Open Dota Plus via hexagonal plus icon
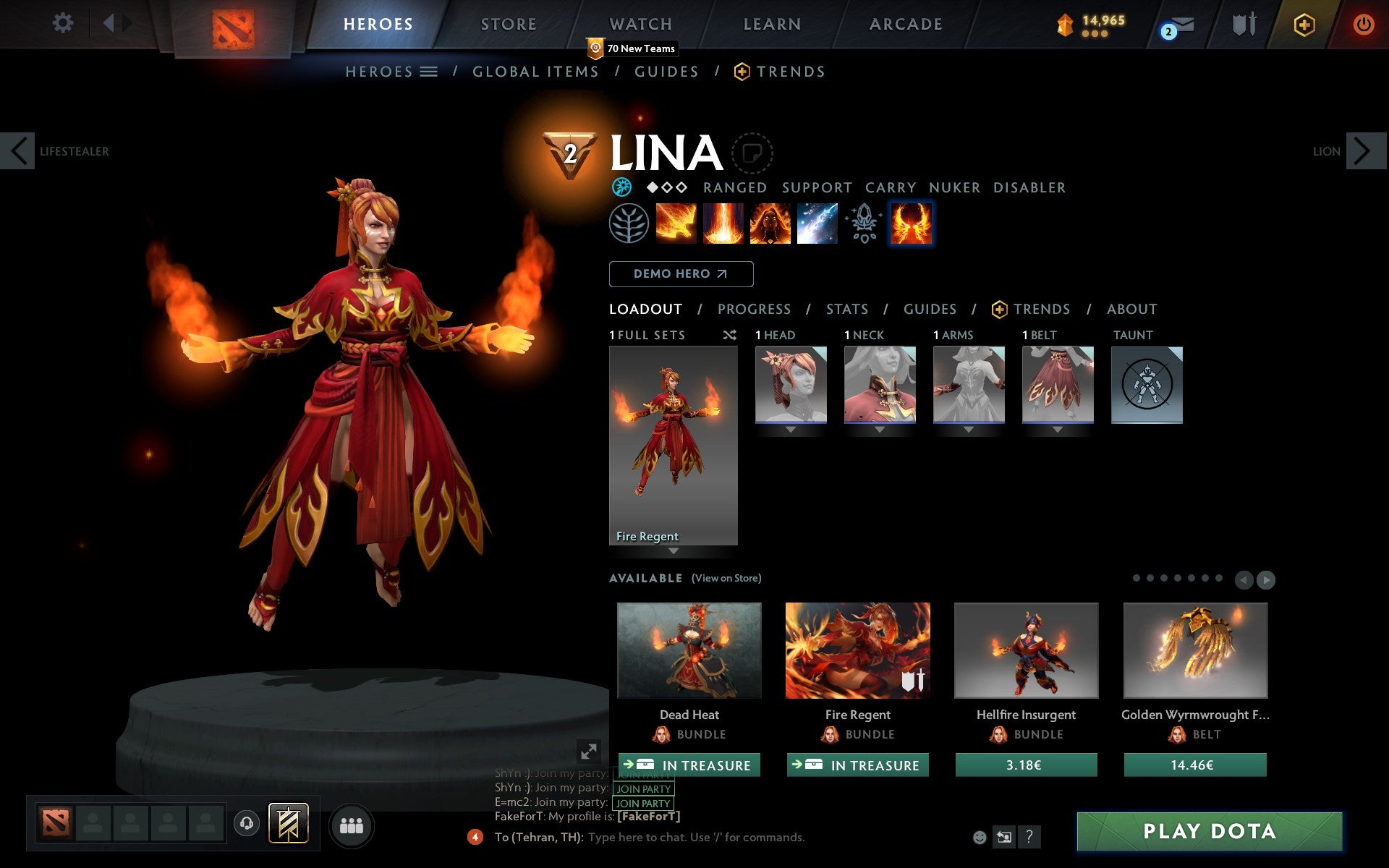The width and height of the screenshot is (1389, 868). point(1304,23)
